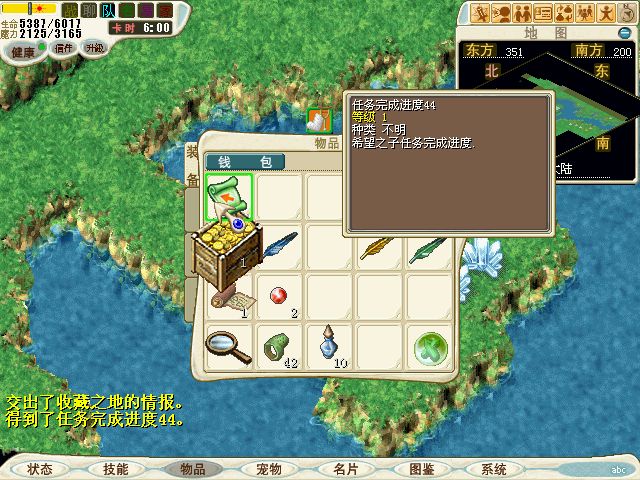Minimize the 地图 map panel
Viewport: 640px width, 480px height.
click(x=624, y=33)
